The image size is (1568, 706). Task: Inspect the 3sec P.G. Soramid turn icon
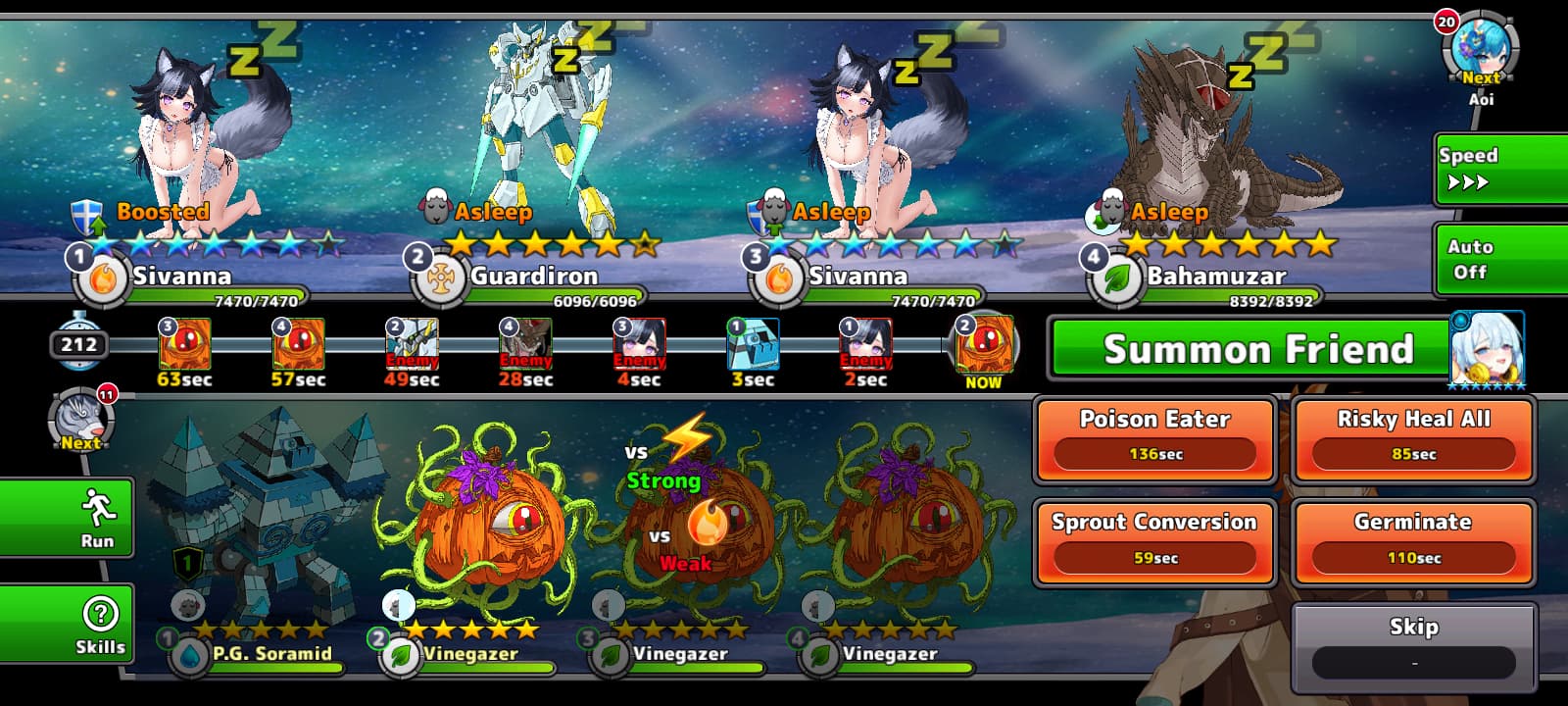click(753, 344)
